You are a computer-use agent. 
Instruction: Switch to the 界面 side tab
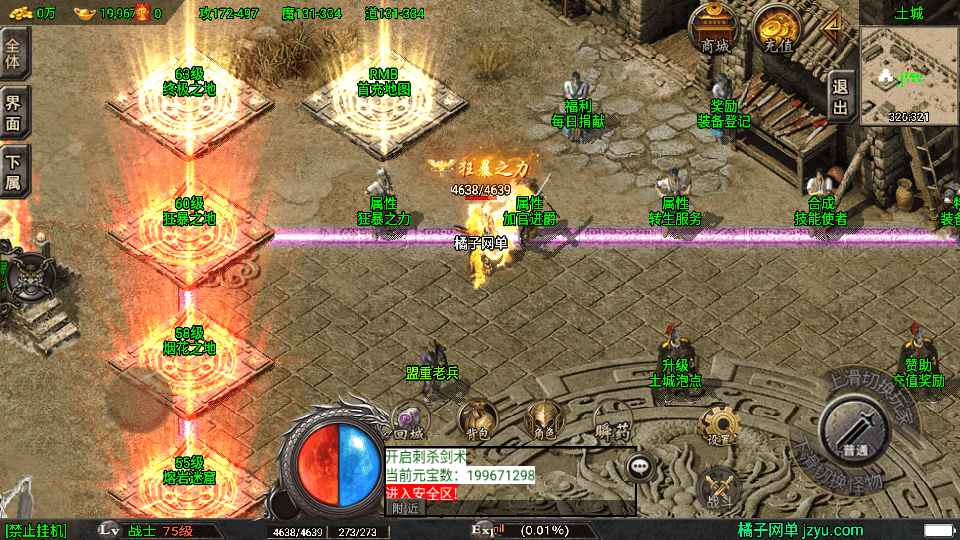point(15,112)
